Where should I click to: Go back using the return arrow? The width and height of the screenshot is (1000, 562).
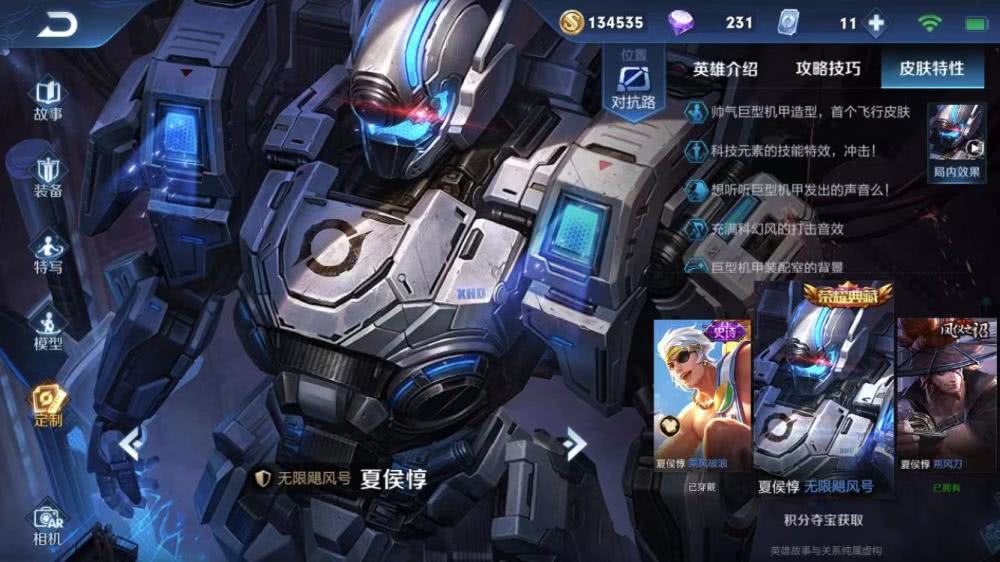[x=58, y=24]
